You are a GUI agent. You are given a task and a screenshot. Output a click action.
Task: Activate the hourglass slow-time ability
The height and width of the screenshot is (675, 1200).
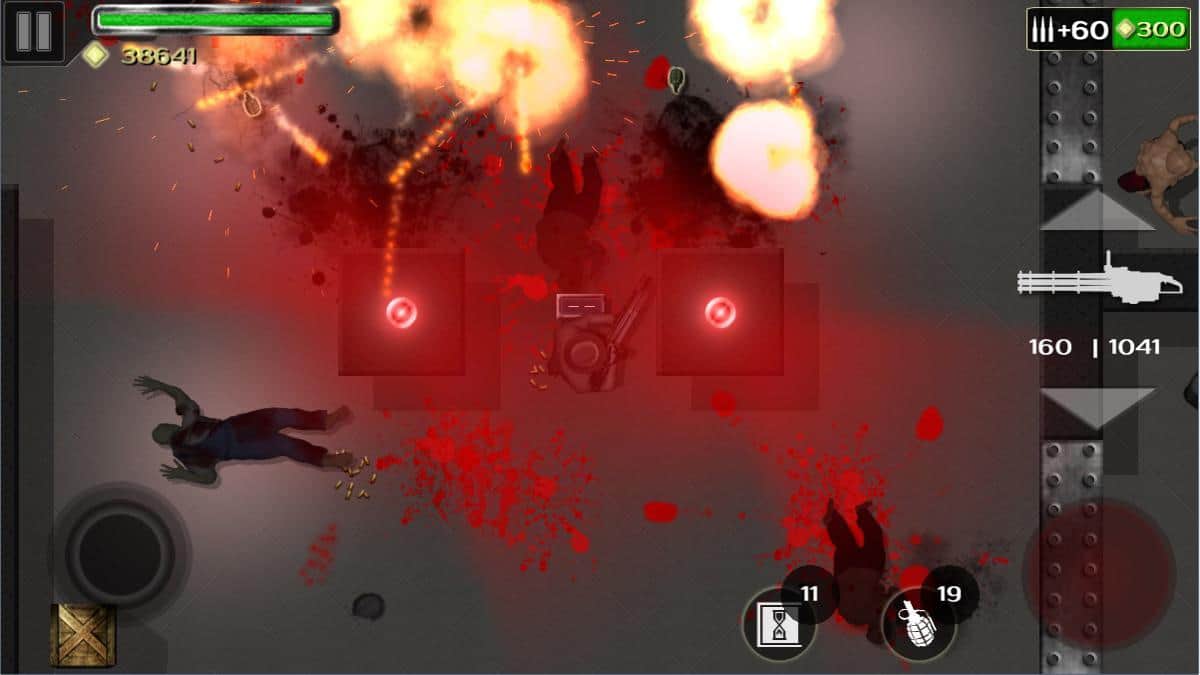777,626
